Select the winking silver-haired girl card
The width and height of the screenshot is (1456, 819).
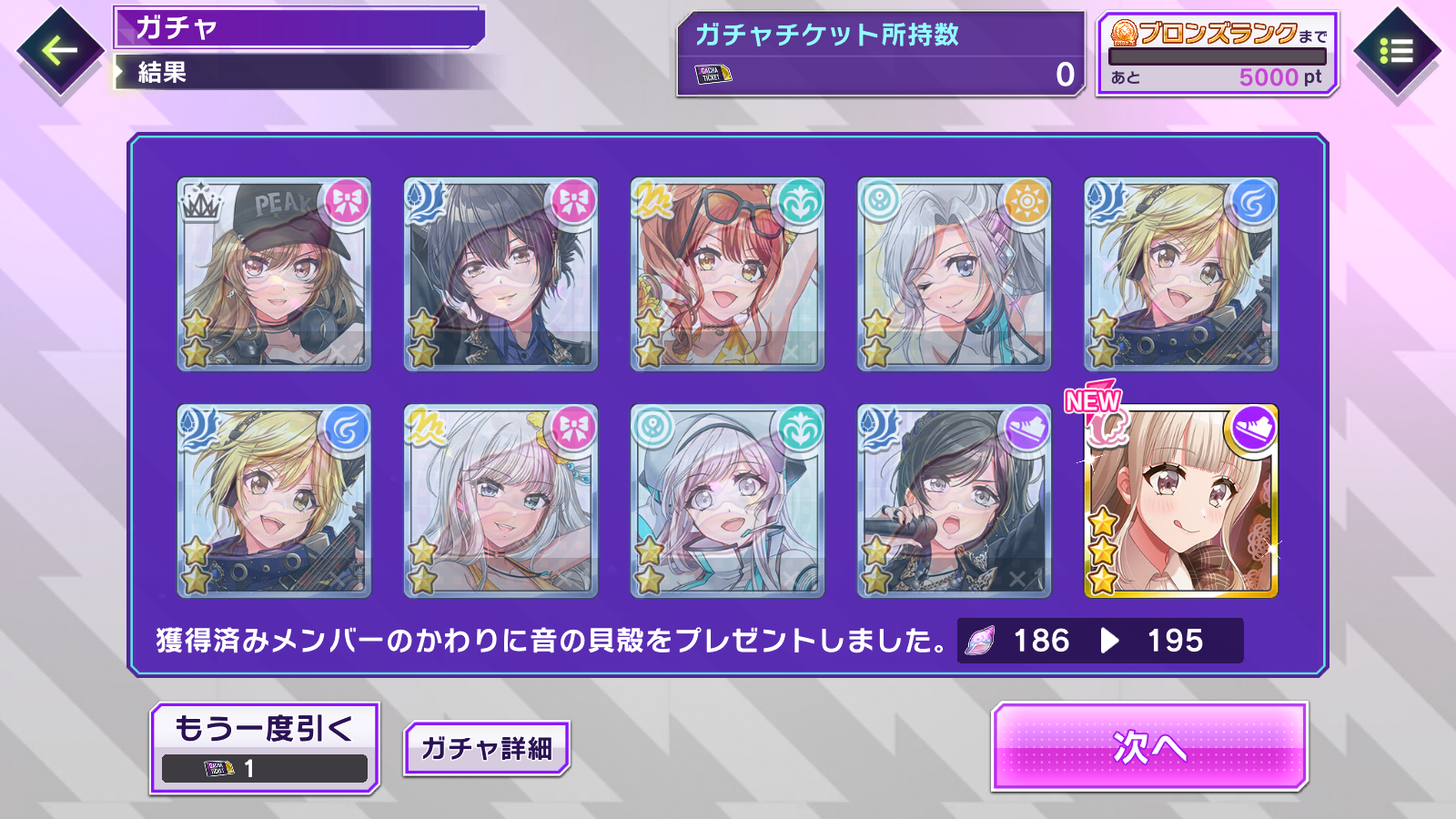tap(954, 274)
